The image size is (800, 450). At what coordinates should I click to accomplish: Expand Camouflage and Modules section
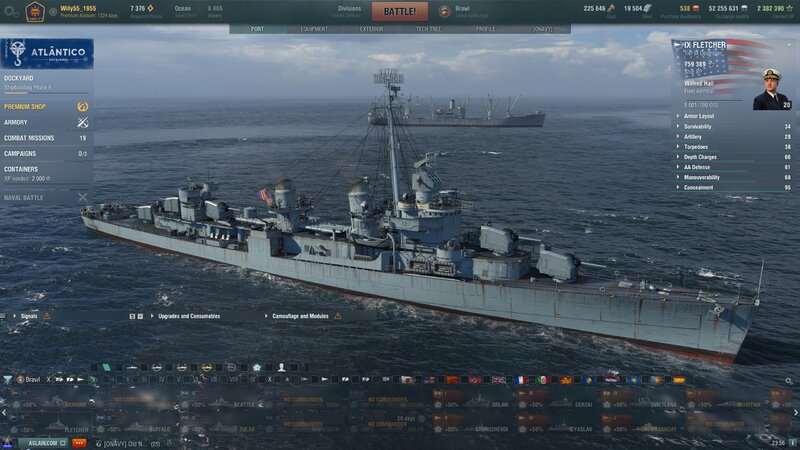coord(301,316)
